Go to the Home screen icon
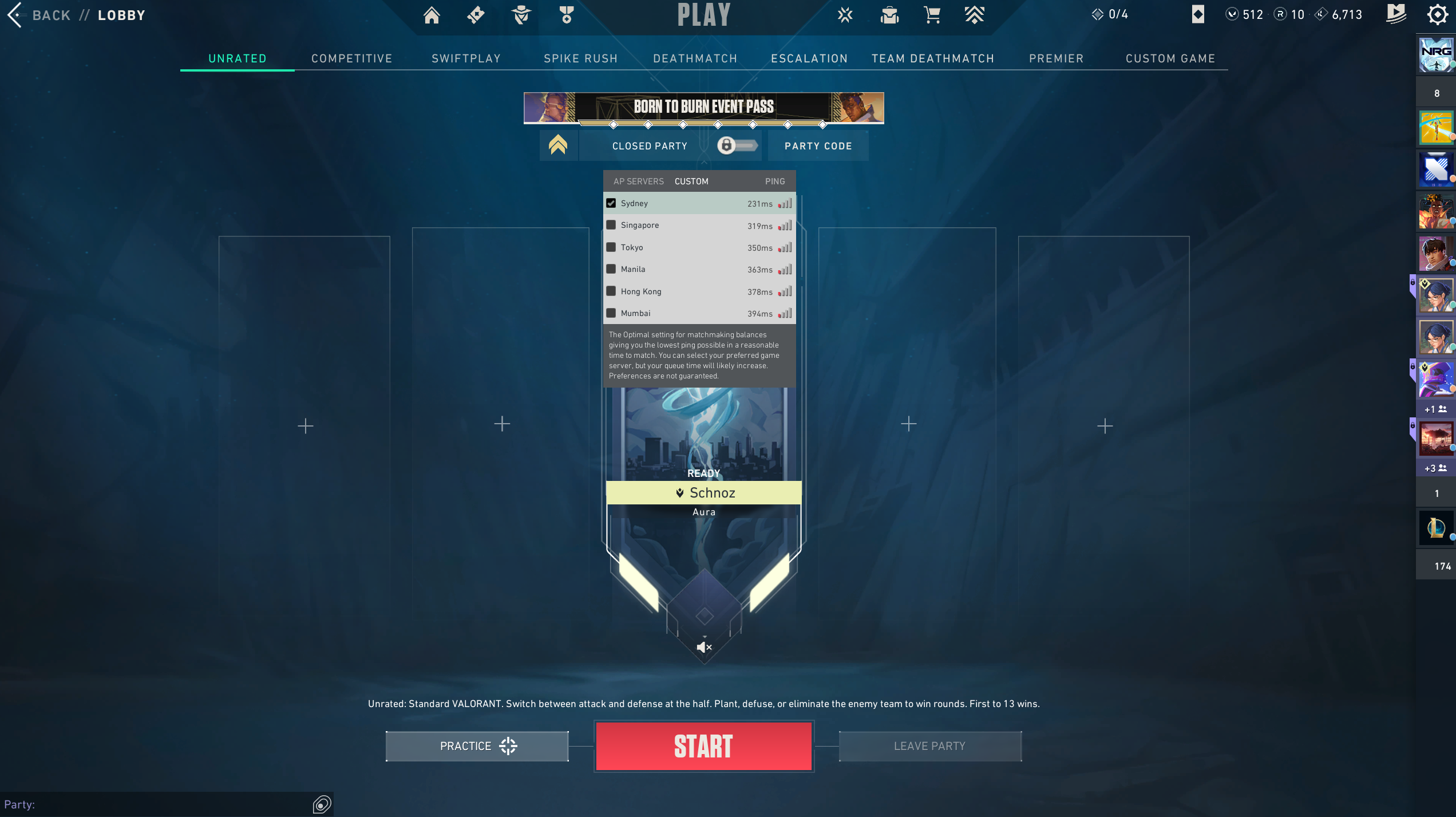The image size is (1456, 817). click(432, 15)
